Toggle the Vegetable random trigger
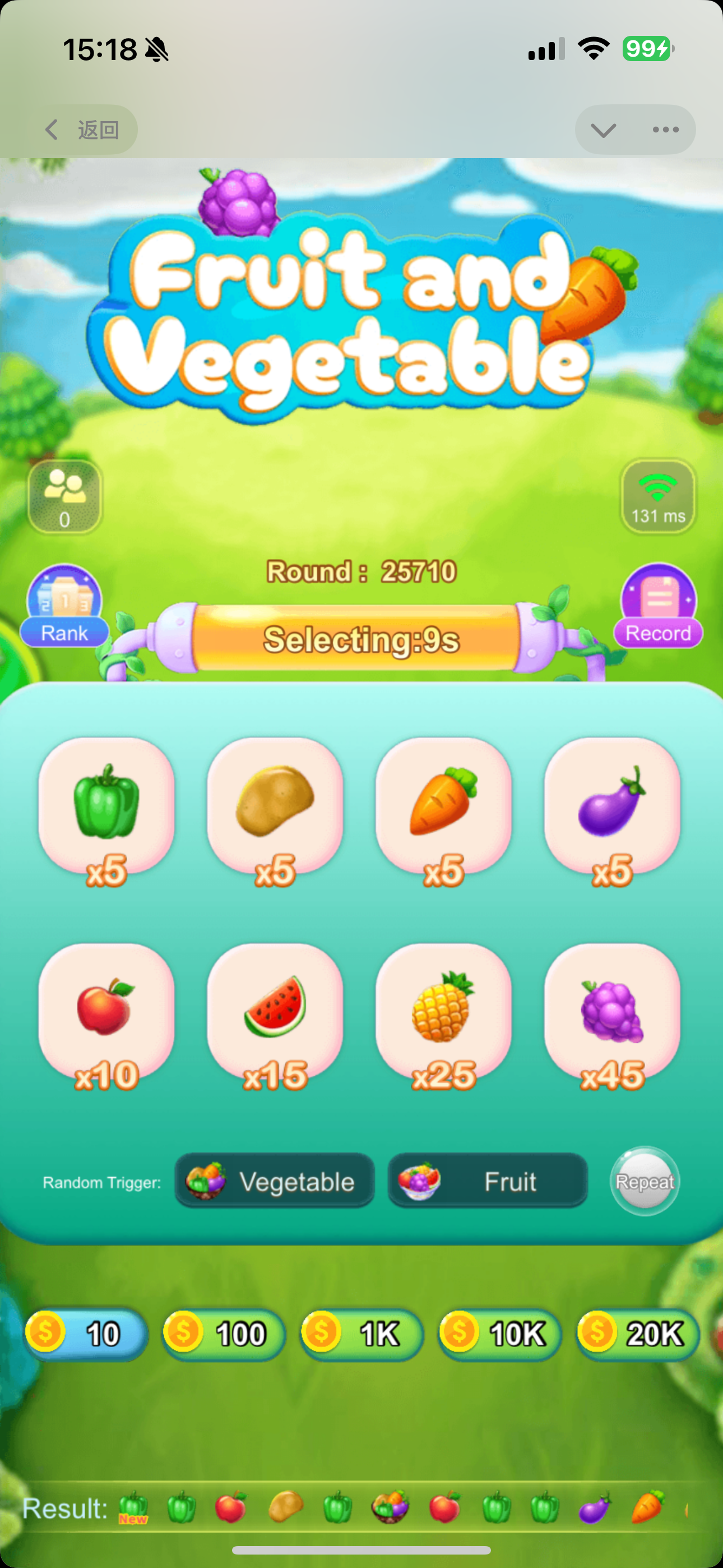The image size is (723, 1568). (x=275, y=1182)
